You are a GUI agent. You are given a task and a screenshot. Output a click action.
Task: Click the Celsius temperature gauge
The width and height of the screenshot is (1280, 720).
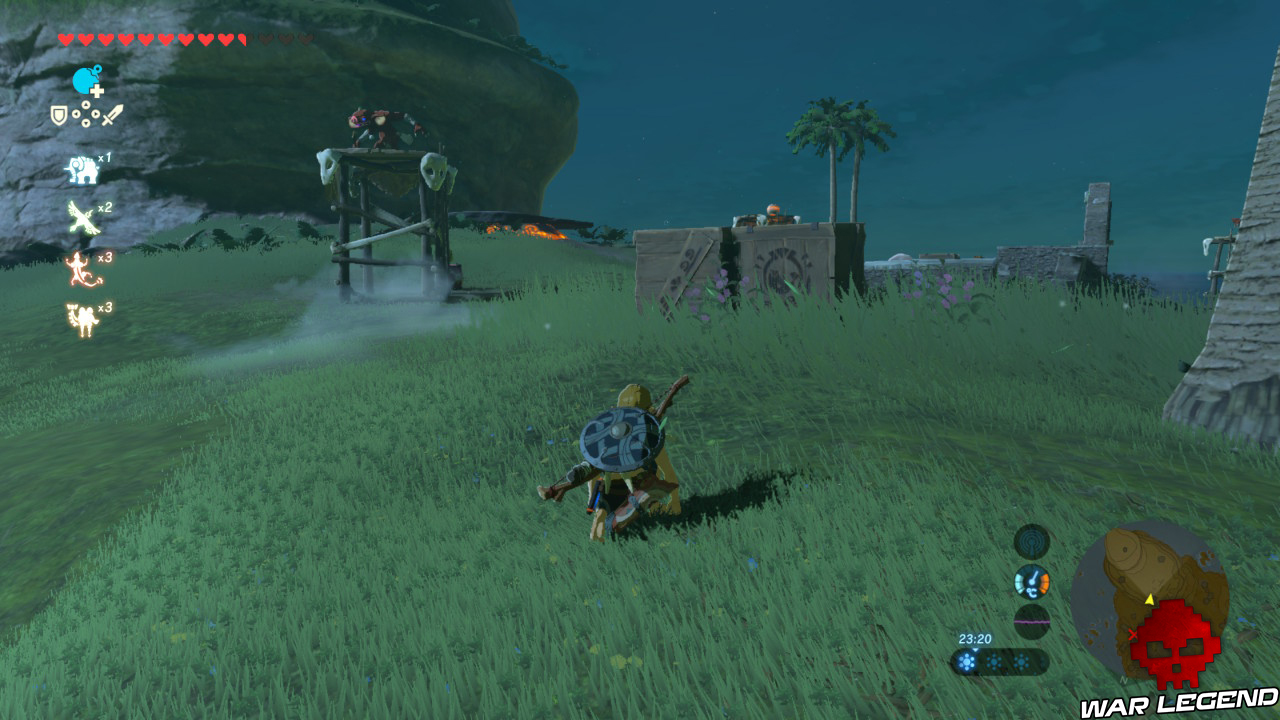[x=1031, y=582]
